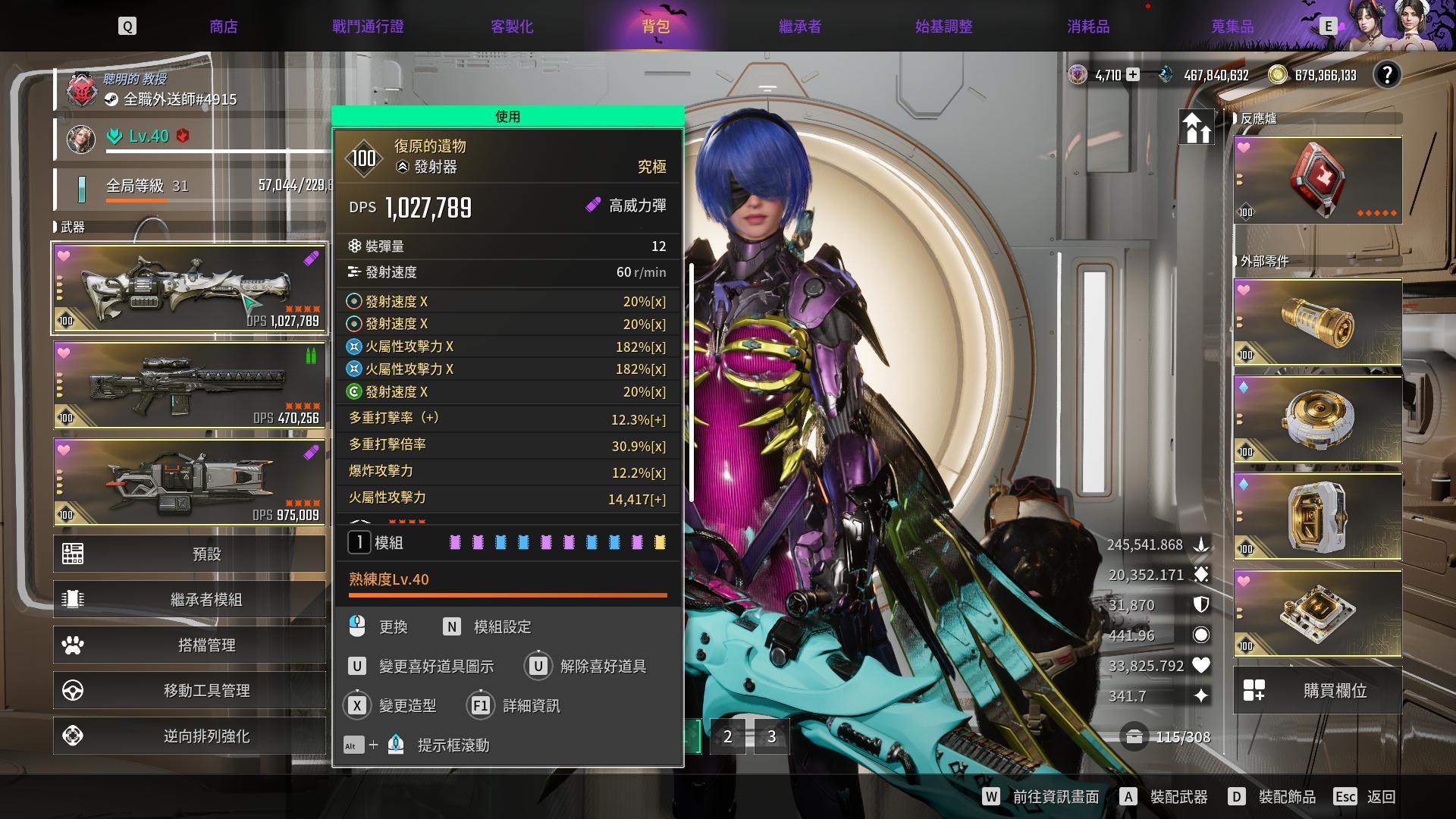Viewport: 1456px width, 819px height.
Task: Choose the weapon with DPS 975,009
Action: 190,482
